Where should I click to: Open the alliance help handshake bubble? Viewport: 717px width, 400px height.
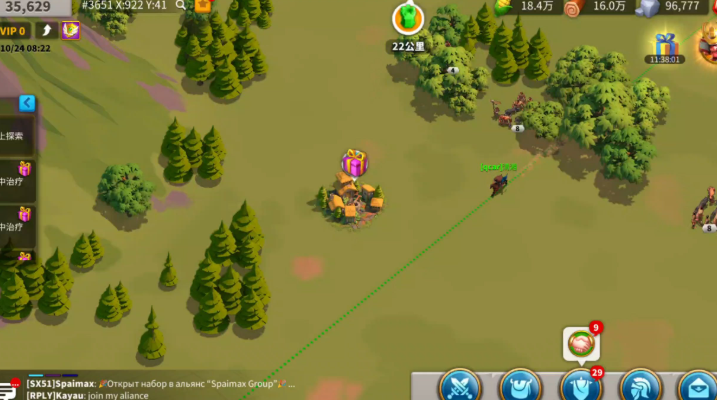click(580, 344)
